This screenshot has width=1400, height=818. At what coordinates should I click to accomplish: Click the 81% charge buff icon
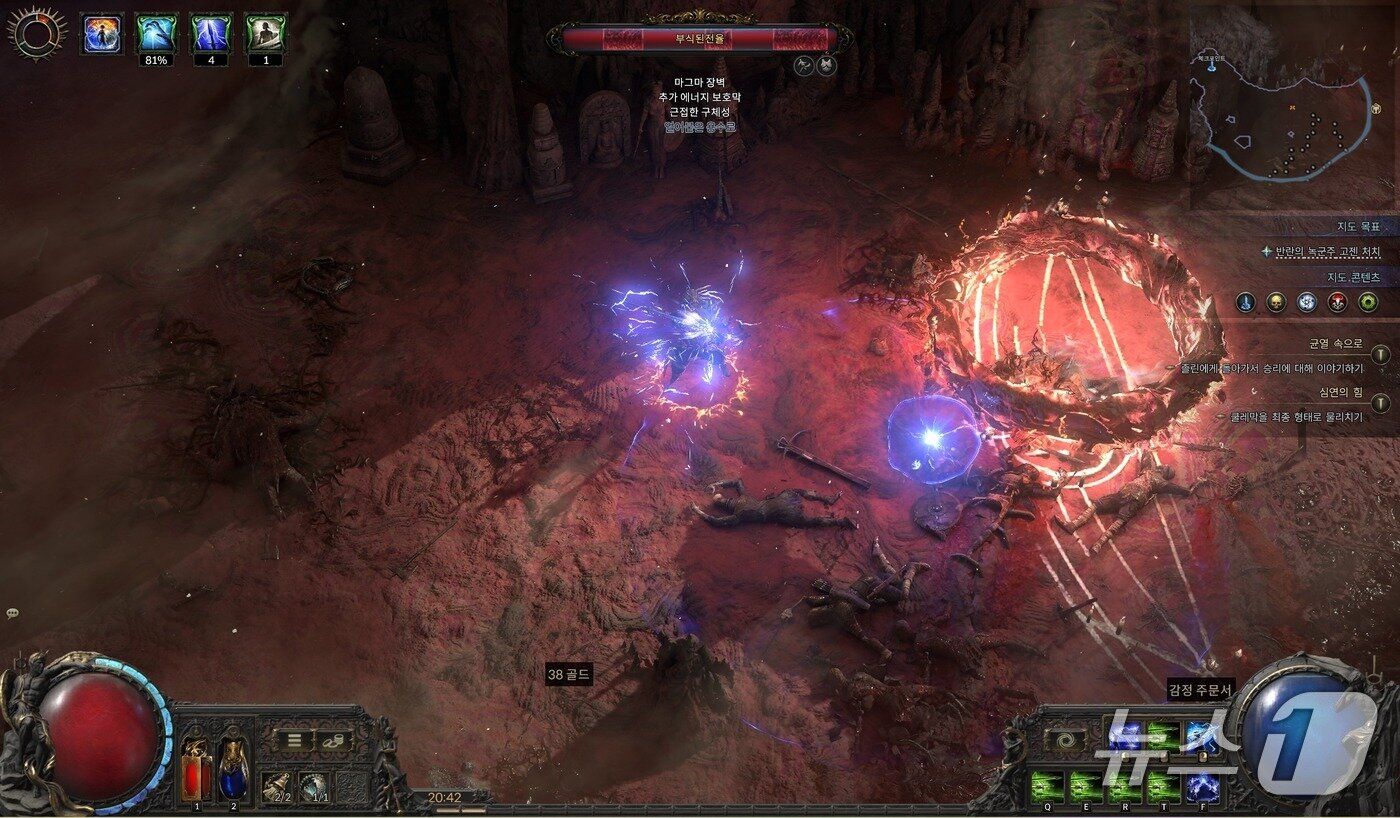click(x=156, y=33)
